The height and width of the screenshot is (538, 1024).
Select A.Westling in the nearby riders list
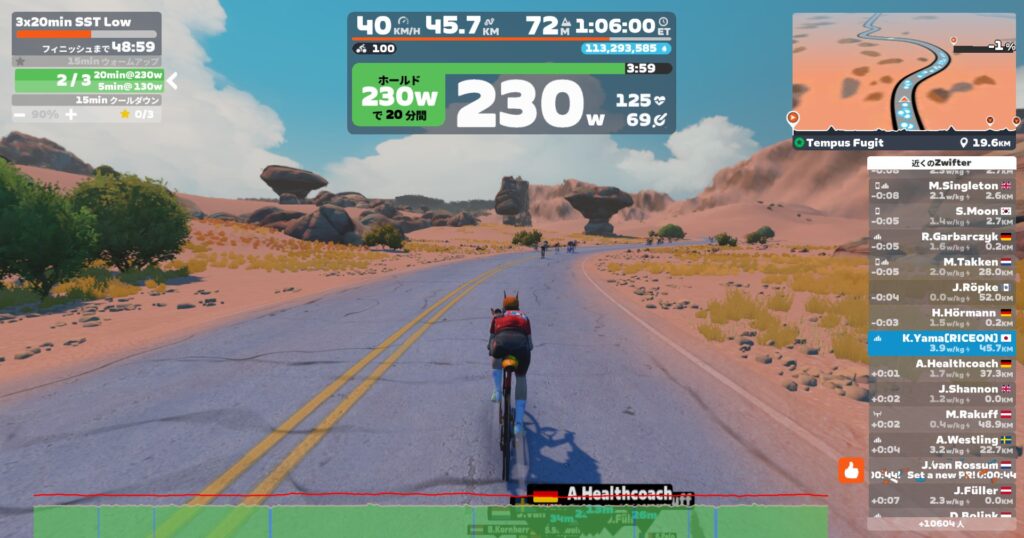(x=942, y=445)
